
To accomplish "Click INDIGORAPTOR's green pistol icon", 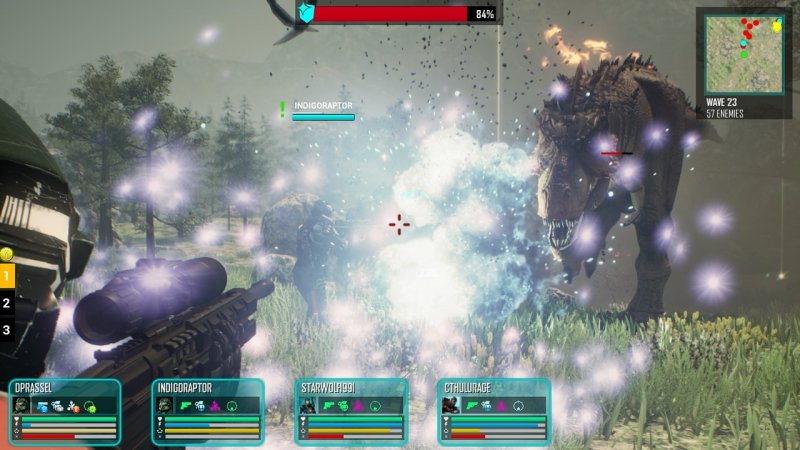I will coord(185,406).
